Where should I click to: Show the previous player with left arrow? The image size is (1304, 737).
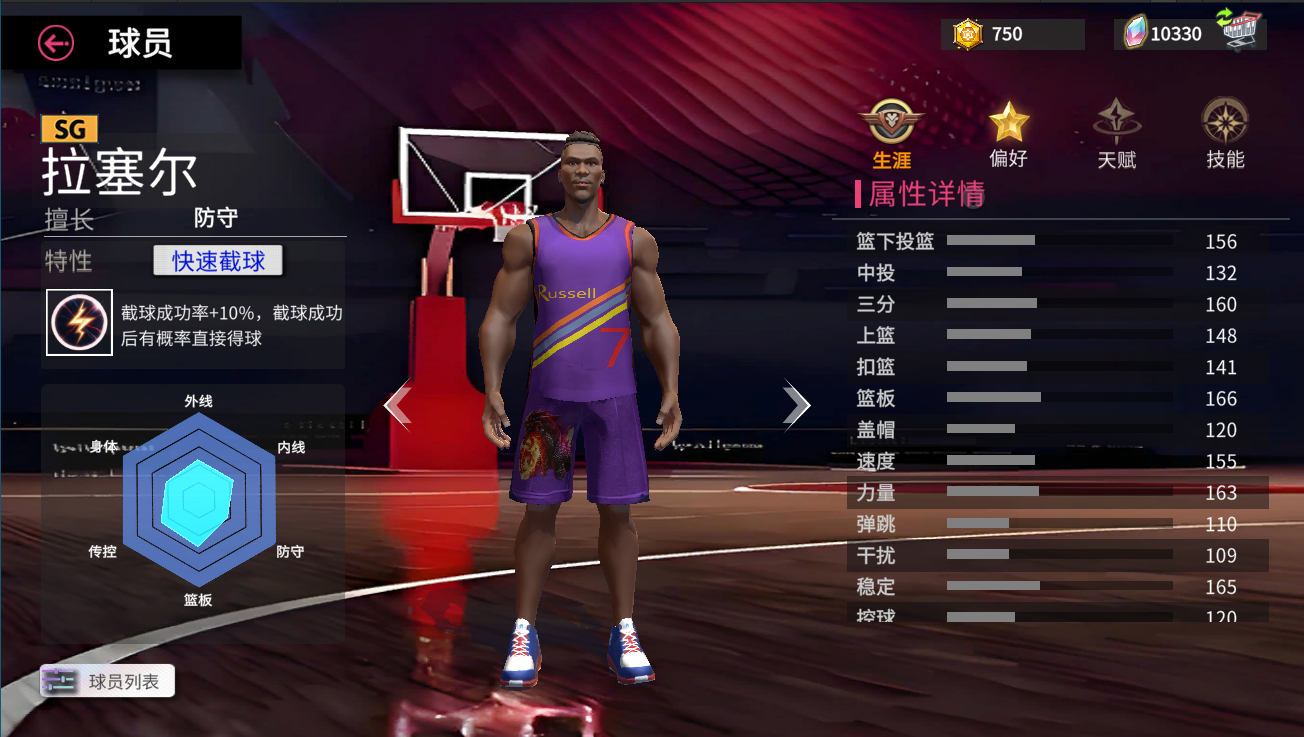pyautogui.click(x=398, y=405)
